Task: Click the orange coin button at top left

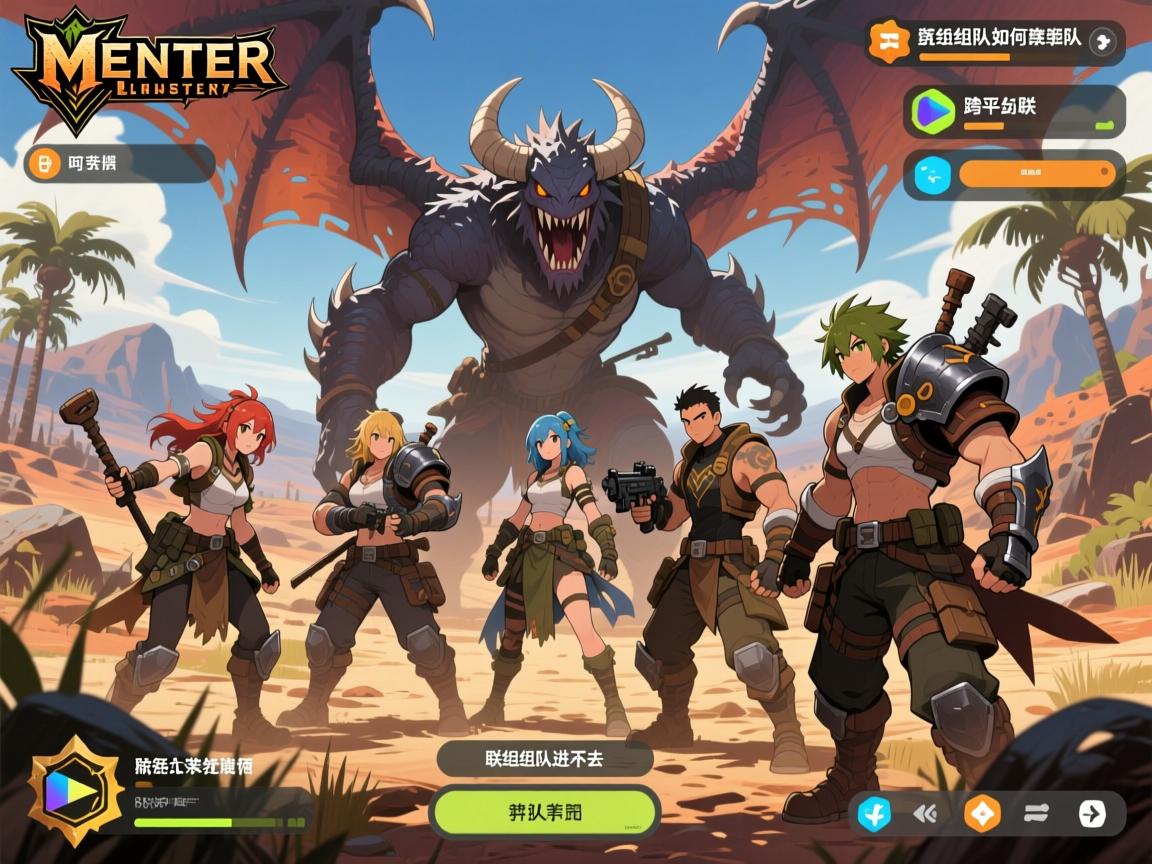Action: pyautogui.click(x=42, y=163)
